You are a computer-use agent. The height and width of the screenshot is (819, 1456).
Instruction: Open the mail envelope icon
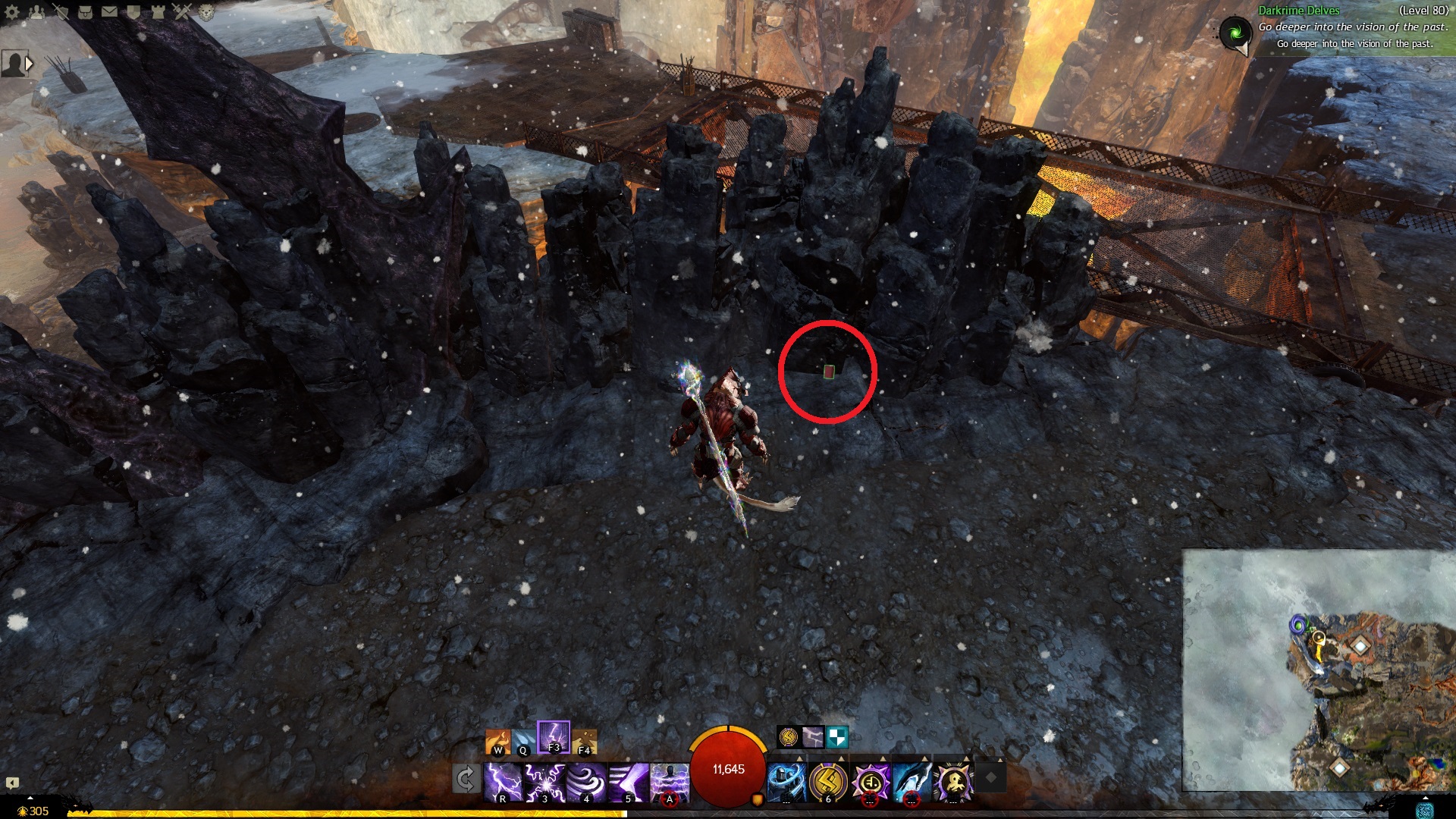[109, 12]
